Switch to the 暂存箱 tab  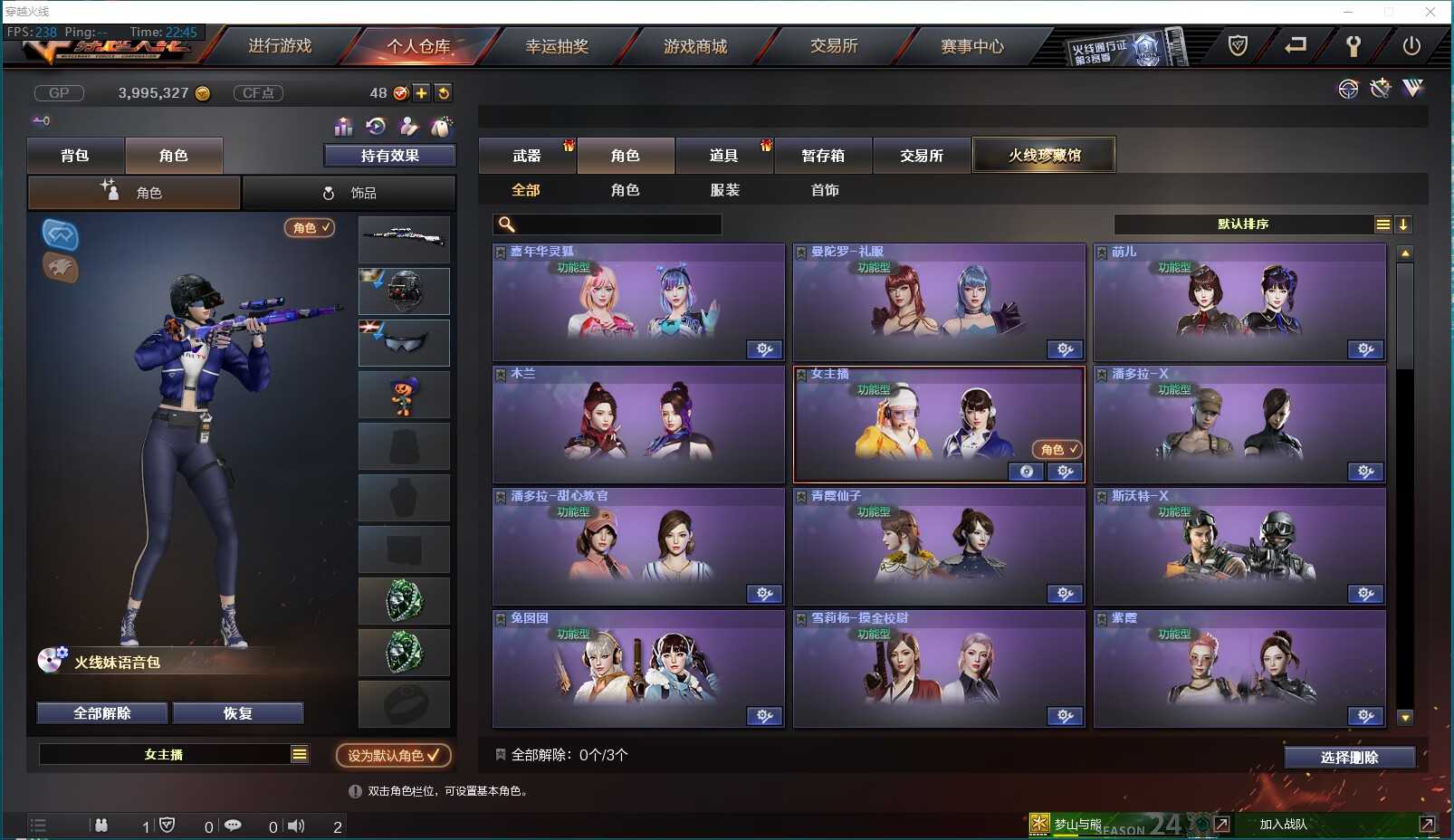pyautogui.click(x=822, y=155)
